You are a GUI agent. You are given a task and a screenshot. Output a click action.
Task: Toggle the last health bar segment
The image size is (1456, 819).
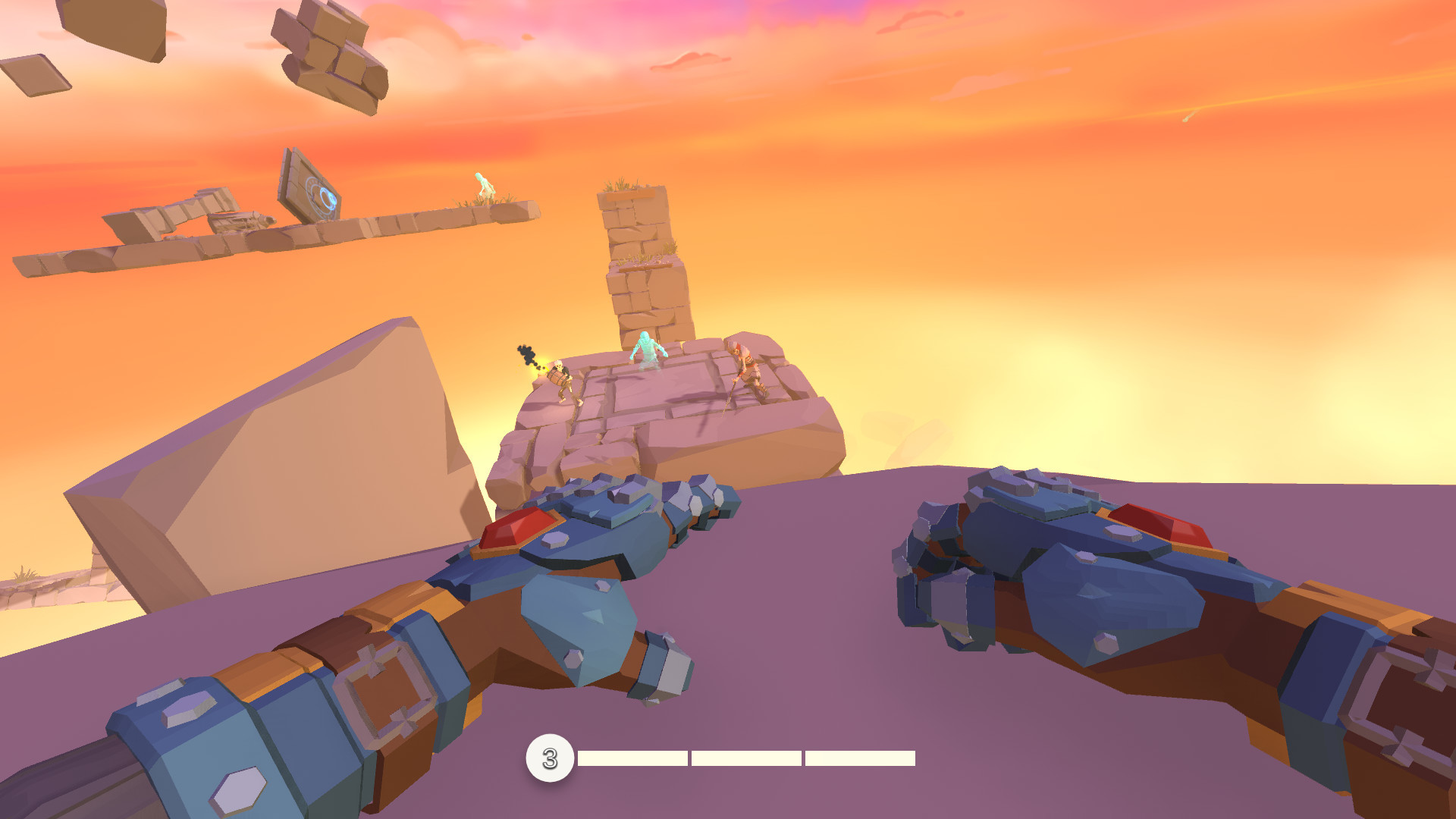pyautogui.click(x=859, y=757)
